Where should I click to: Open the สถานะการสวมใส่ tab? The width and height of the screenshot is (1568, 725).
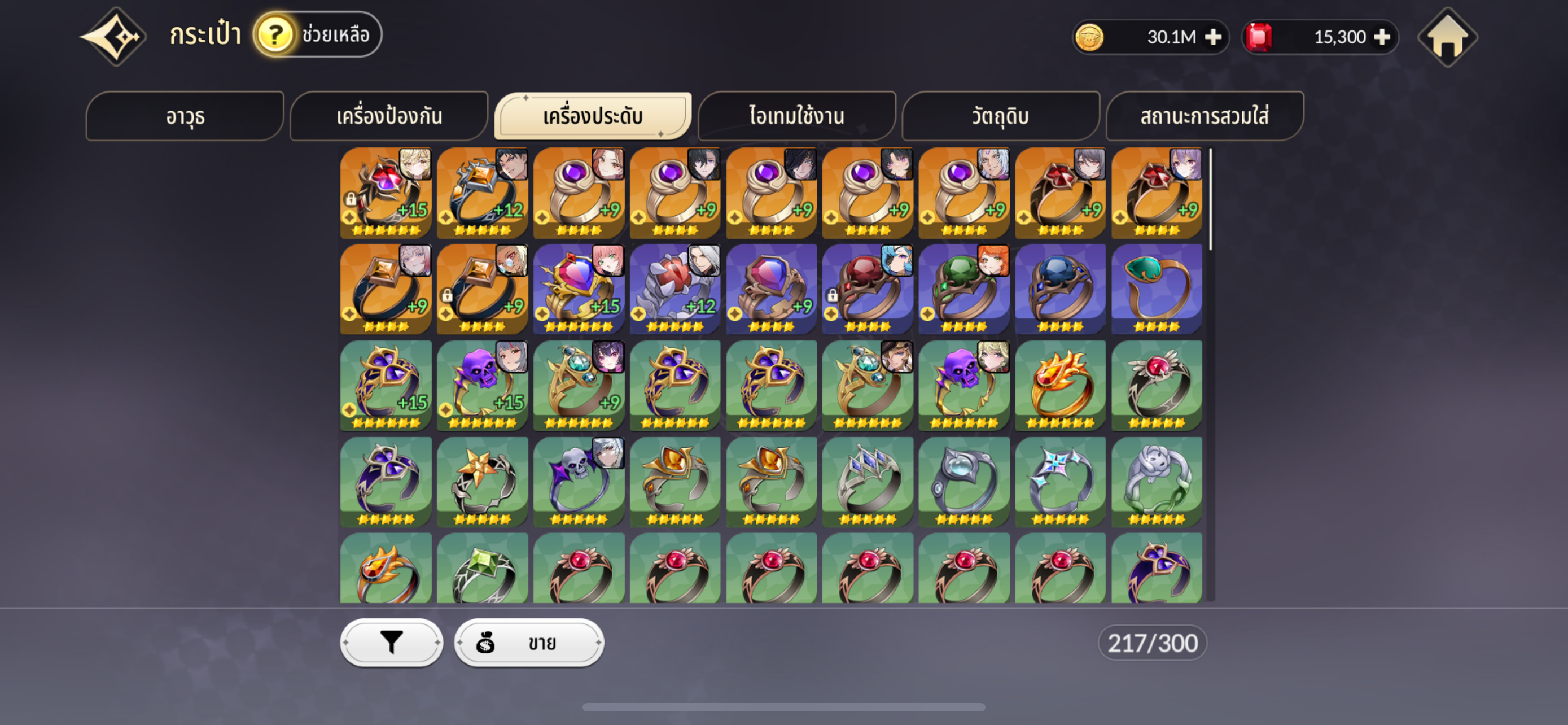(x=1204, y=116)
